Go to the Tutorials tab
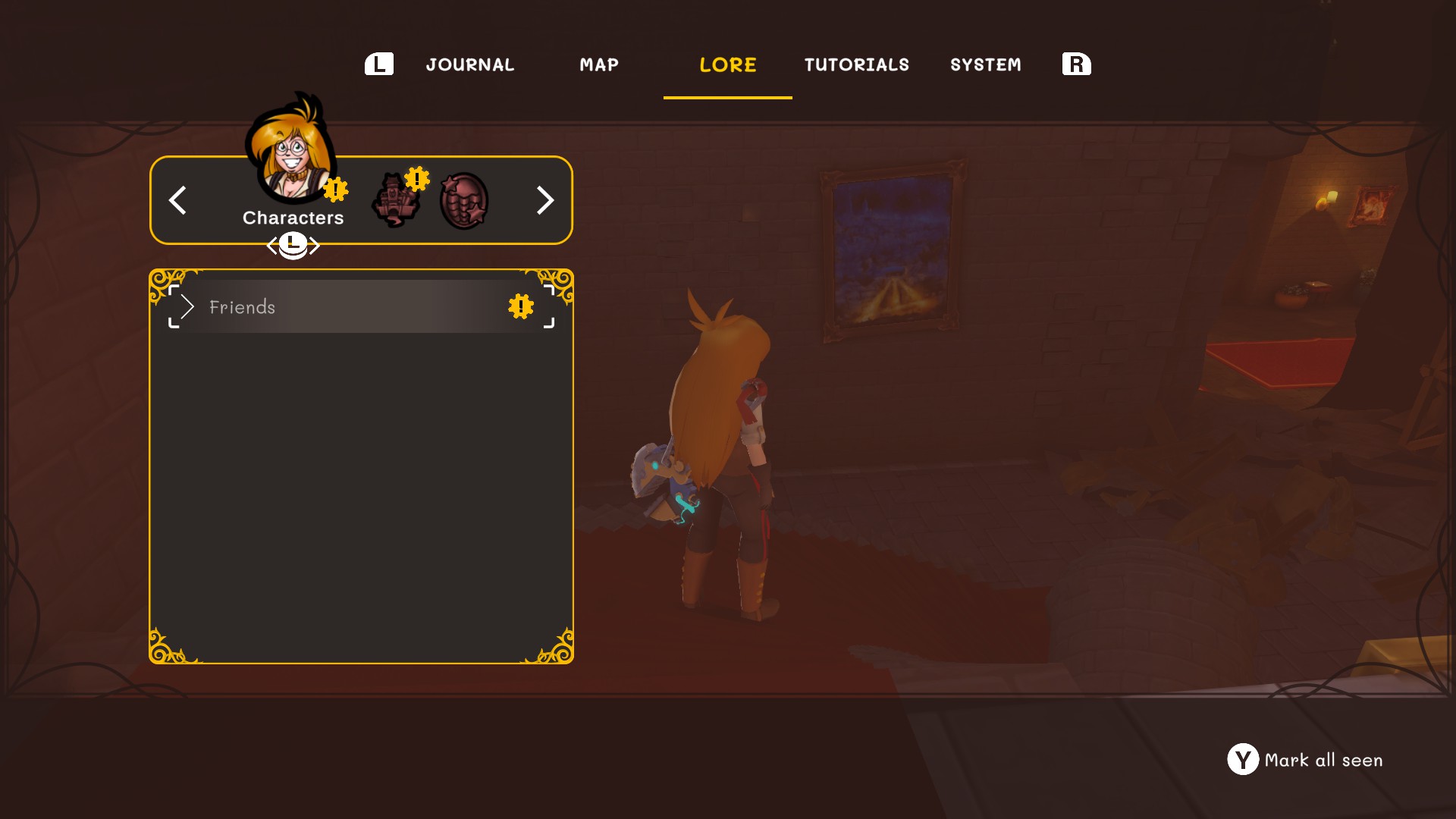Image resolution: width=1456 pixels, height=819 pixels. tap(856, 65)
